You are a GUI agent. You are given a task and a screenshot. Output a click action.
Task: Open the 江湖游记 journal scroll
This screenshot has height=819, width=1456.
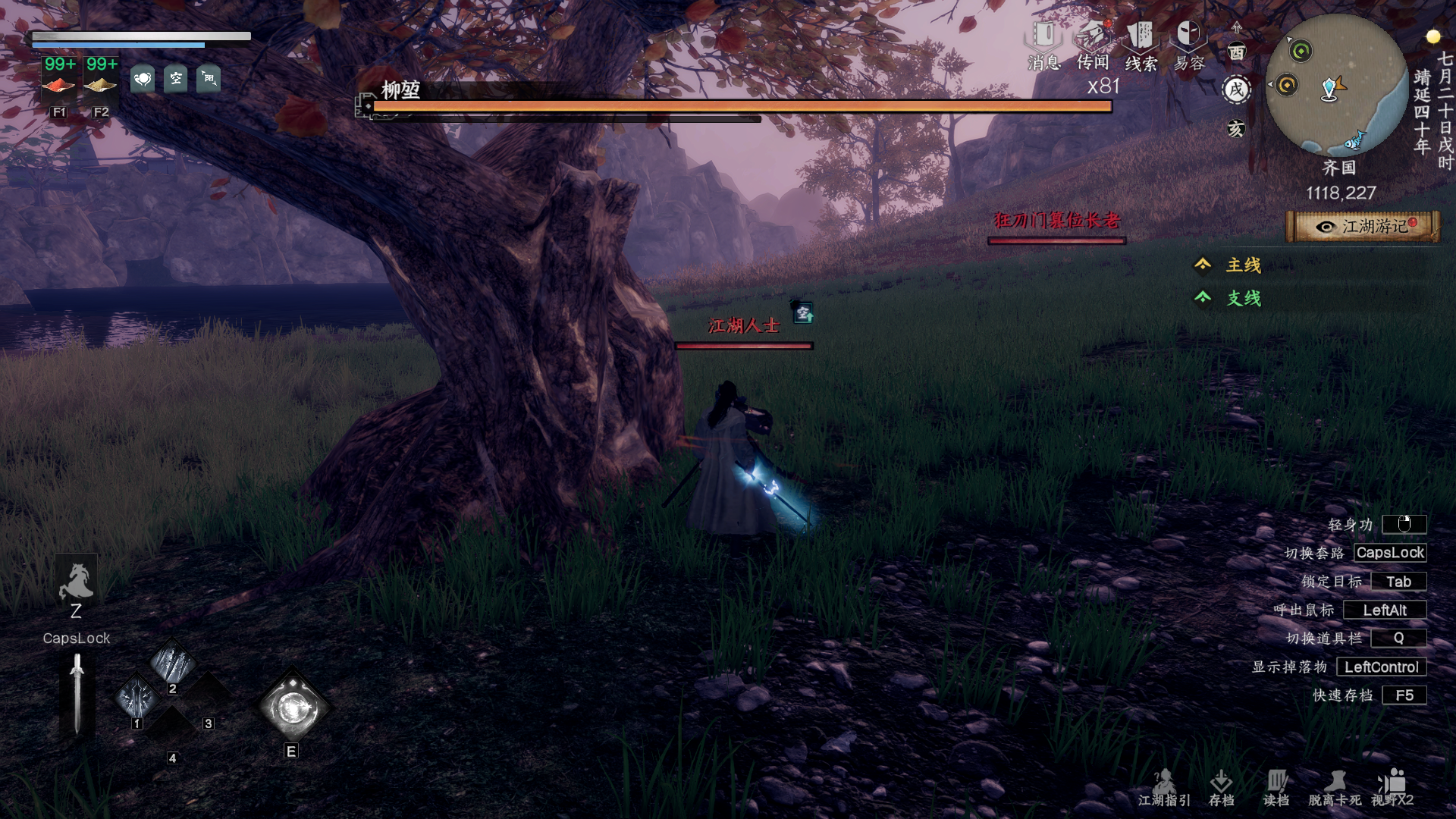[1363, 227]
